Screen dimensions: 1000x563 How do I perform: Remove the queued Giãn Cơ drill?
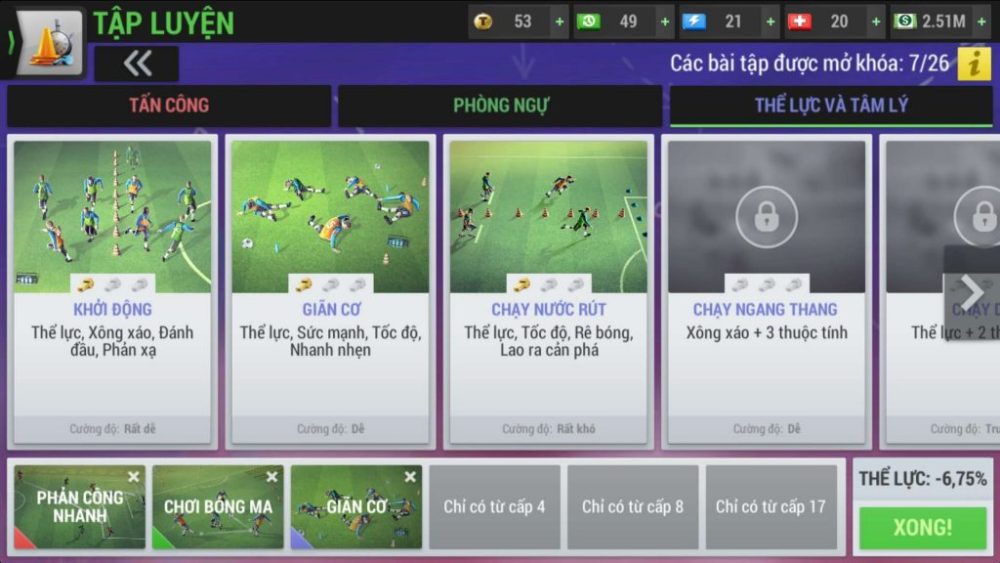[410, 477]
